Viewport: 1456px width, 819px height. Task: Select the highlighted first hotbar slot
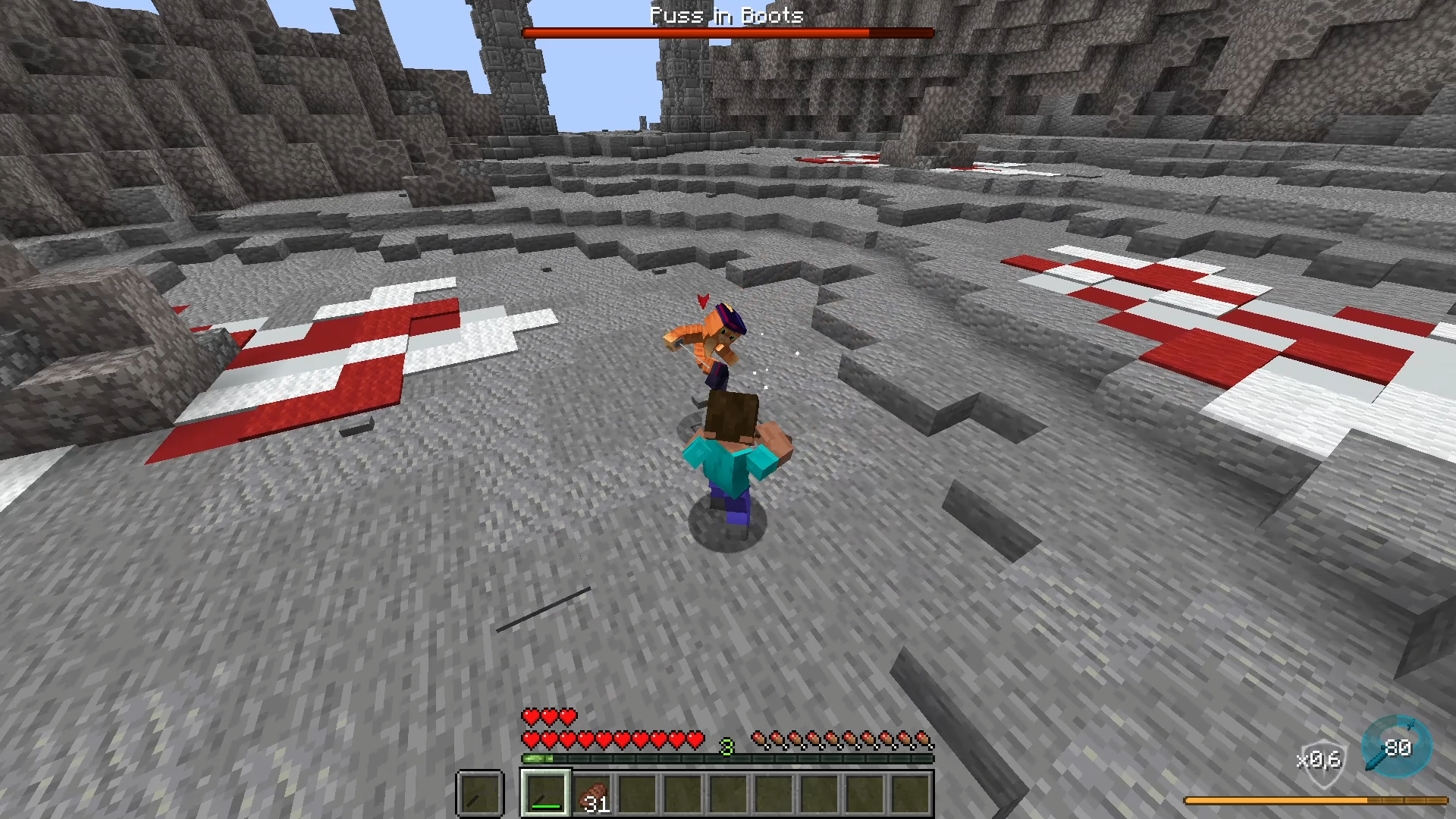(x=545, y=793)
